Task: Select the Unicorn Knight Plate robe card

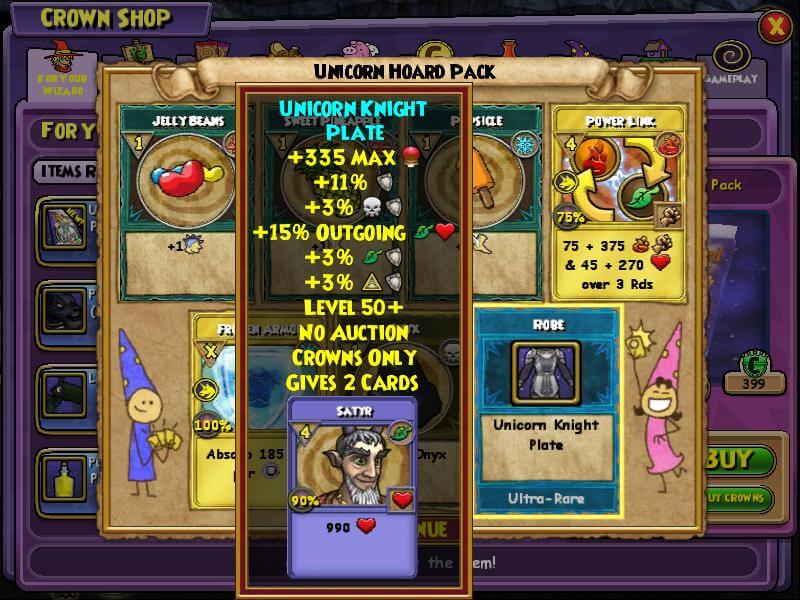Action: [x=546, y=410]
